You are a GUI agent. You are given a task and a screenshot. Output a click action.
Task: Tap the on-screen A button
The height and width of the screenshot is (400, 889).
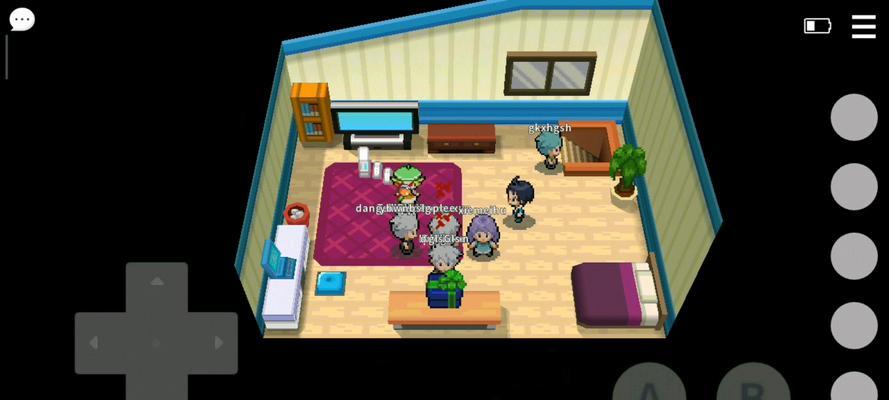point(648,386)
